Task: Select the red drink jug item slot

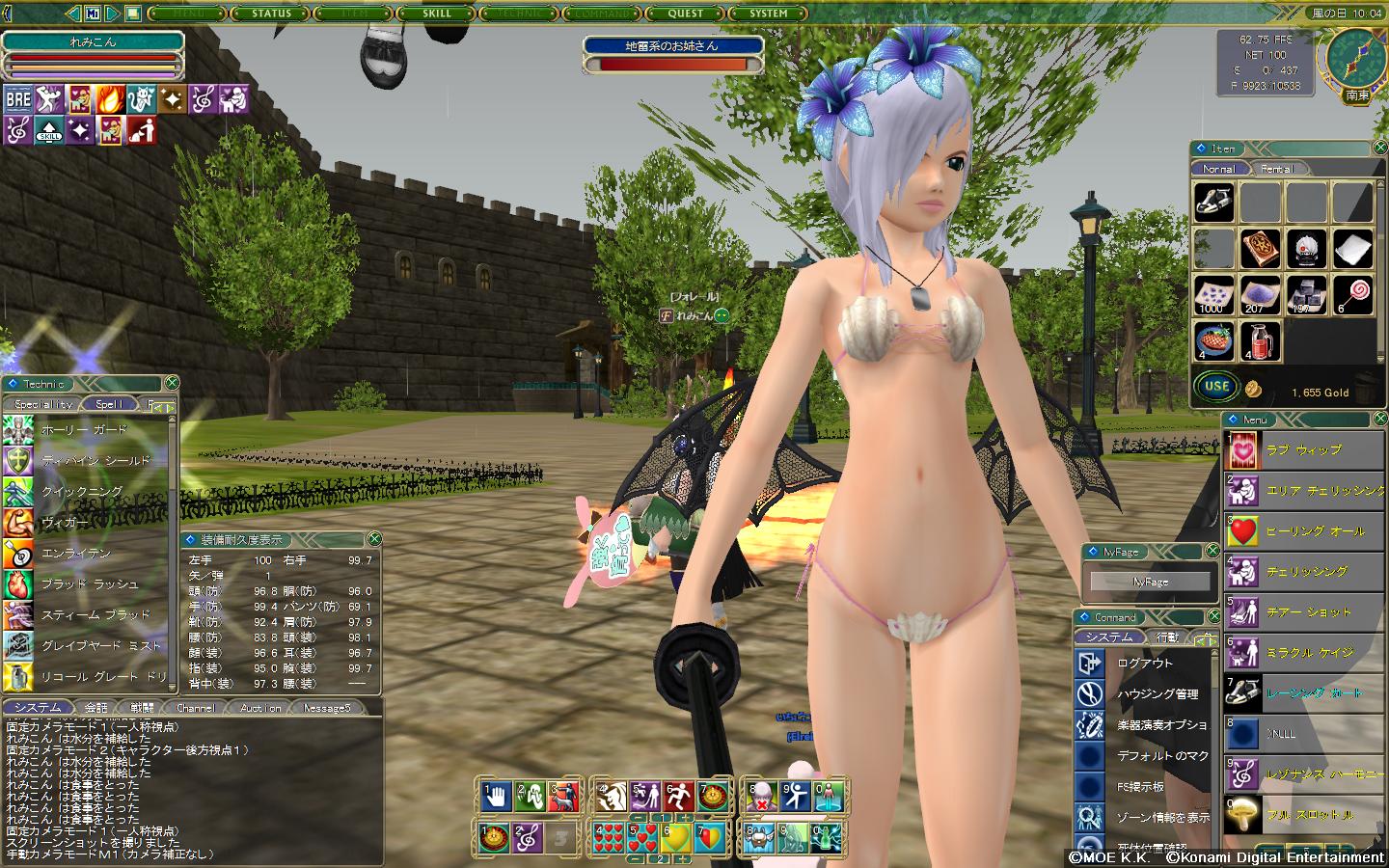Action: point(1259,341)
